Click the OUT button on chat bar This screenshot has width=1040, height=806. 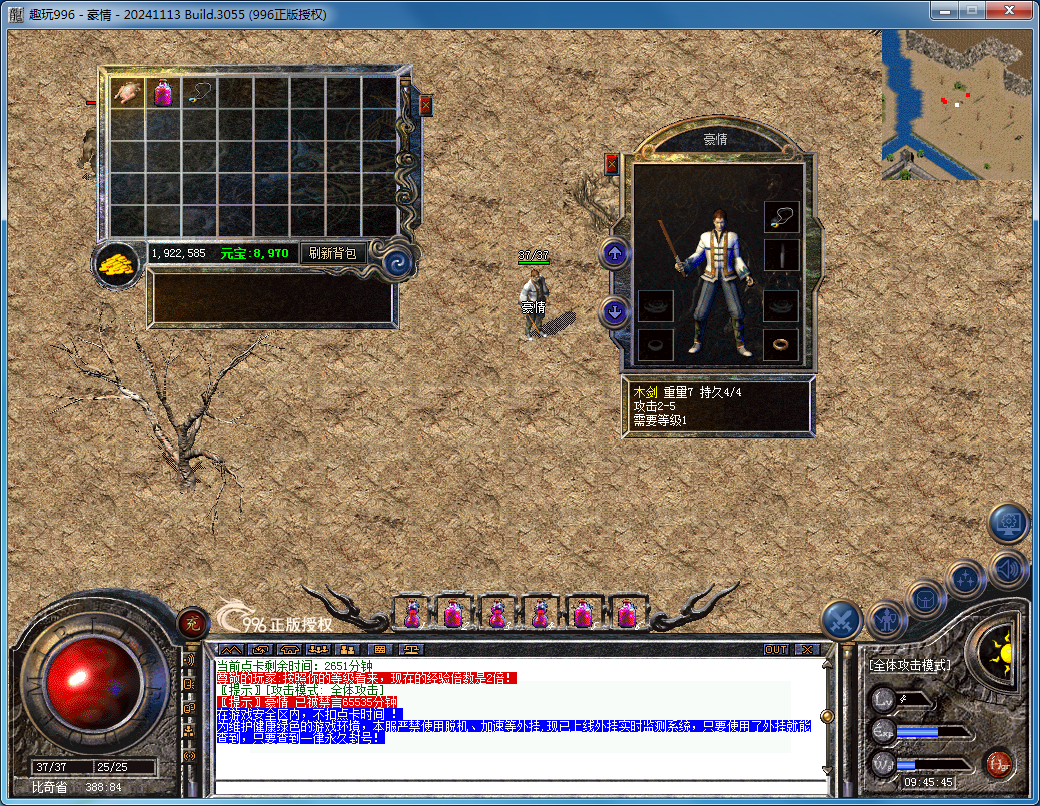tap(776, 649)
